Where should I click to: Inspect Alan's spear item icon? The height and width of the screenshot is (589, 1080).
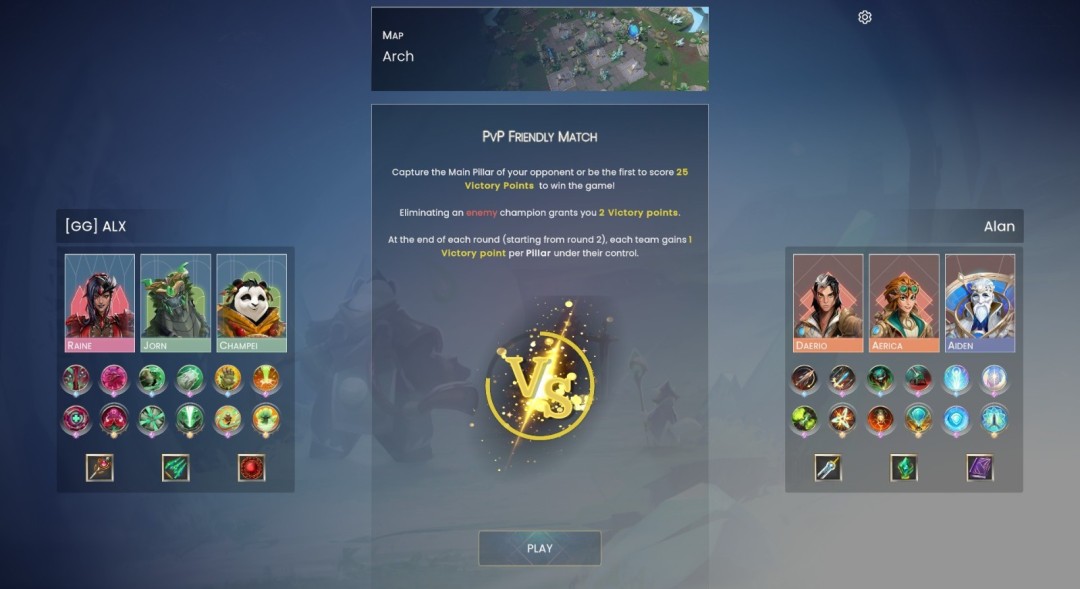[828, 468]
